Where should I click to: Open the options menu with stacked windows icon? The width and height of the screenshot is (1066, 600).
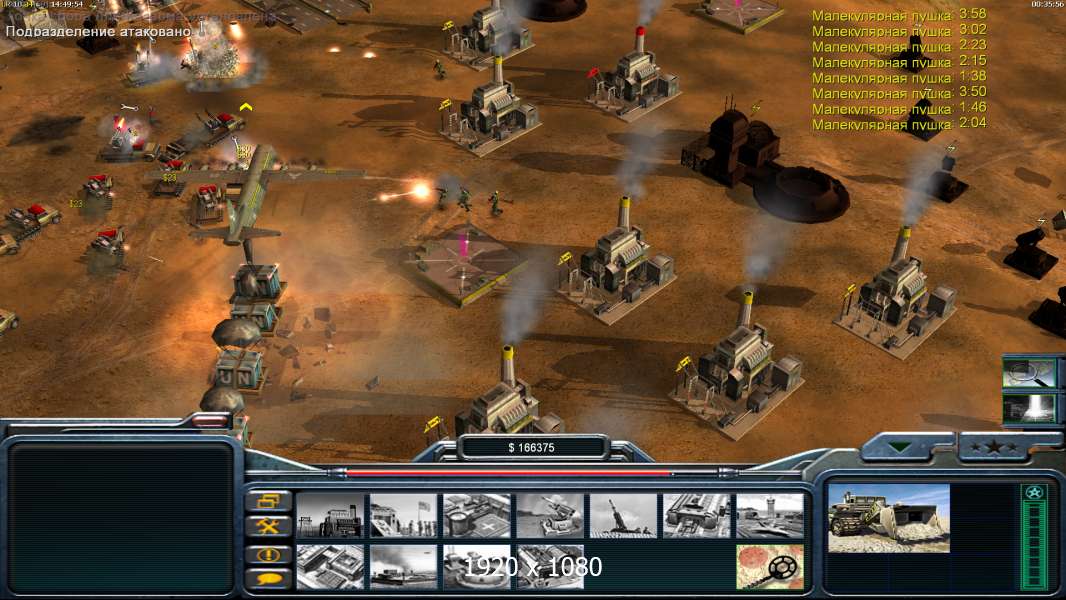269,501
